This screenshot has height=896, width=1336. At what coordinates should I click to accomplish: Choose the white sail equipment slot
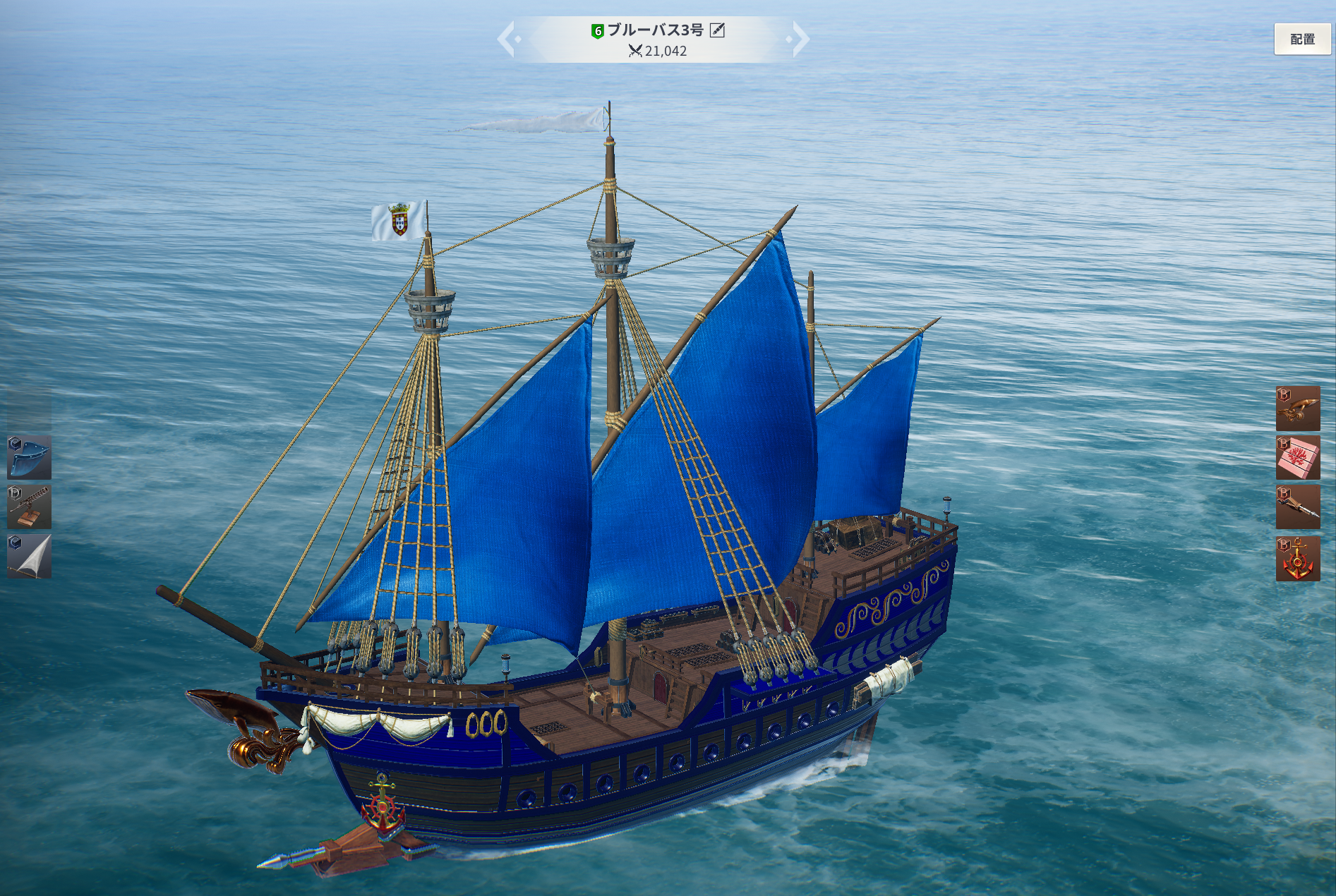pos(29,556)
